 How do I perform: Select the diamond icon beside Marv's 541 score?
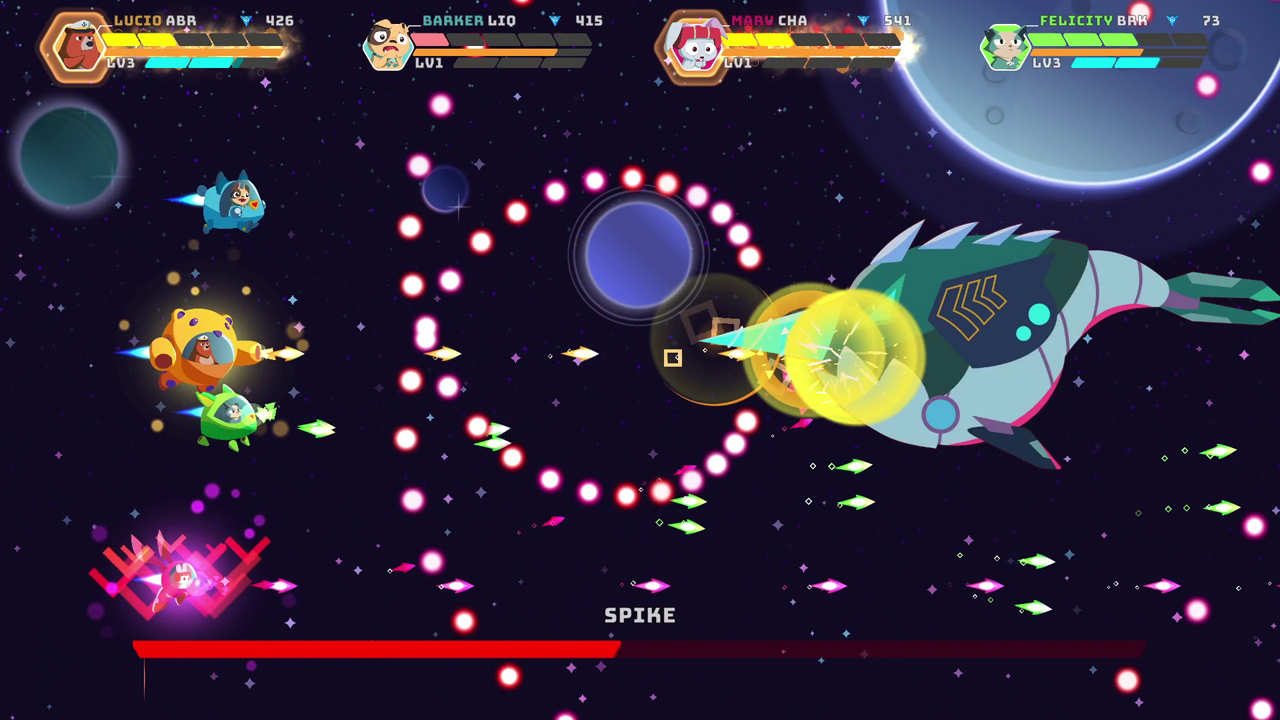[x=862, y=20]
